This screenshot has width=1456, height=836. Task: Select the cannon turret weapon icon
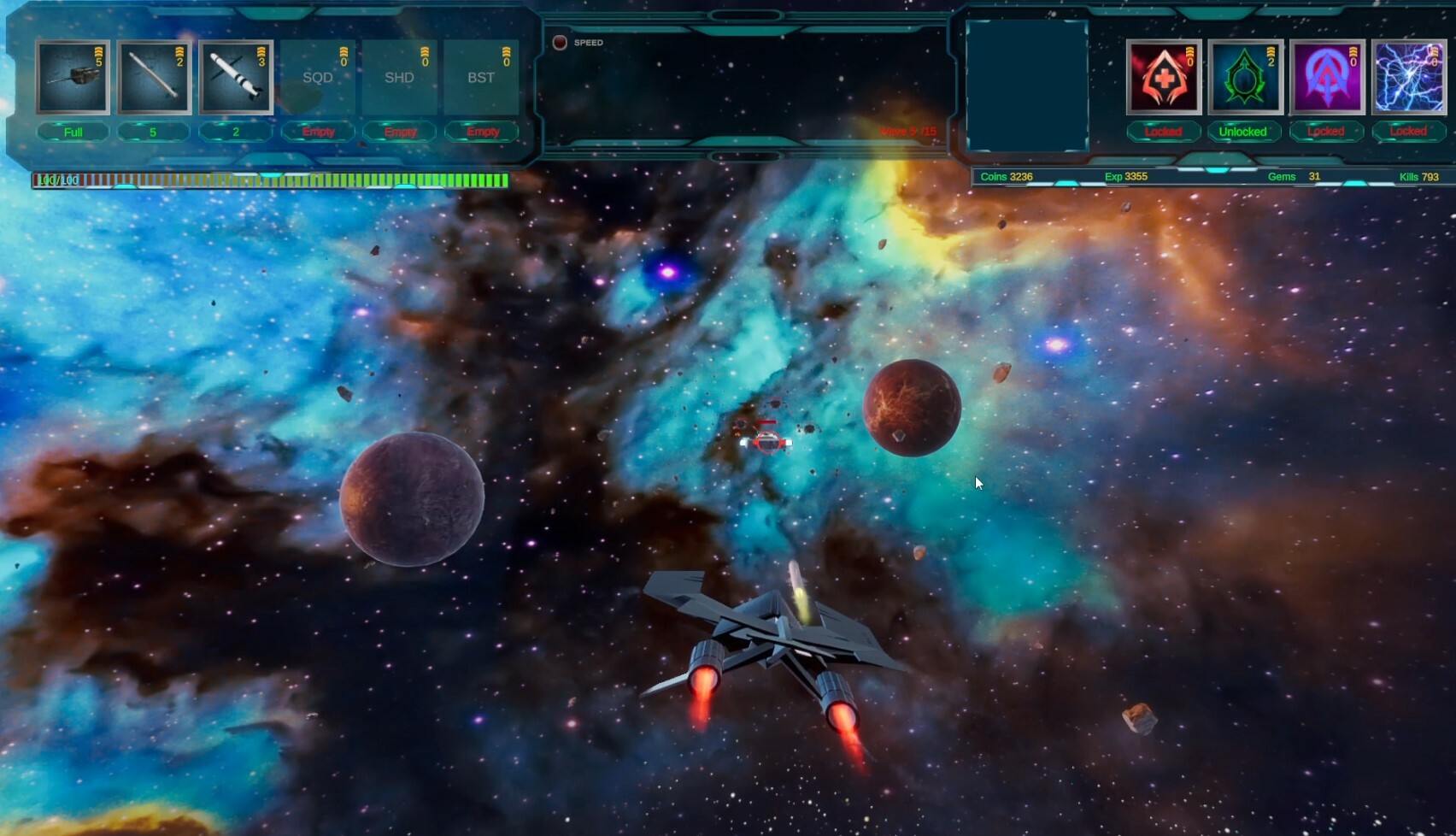[x=73, y=77]
